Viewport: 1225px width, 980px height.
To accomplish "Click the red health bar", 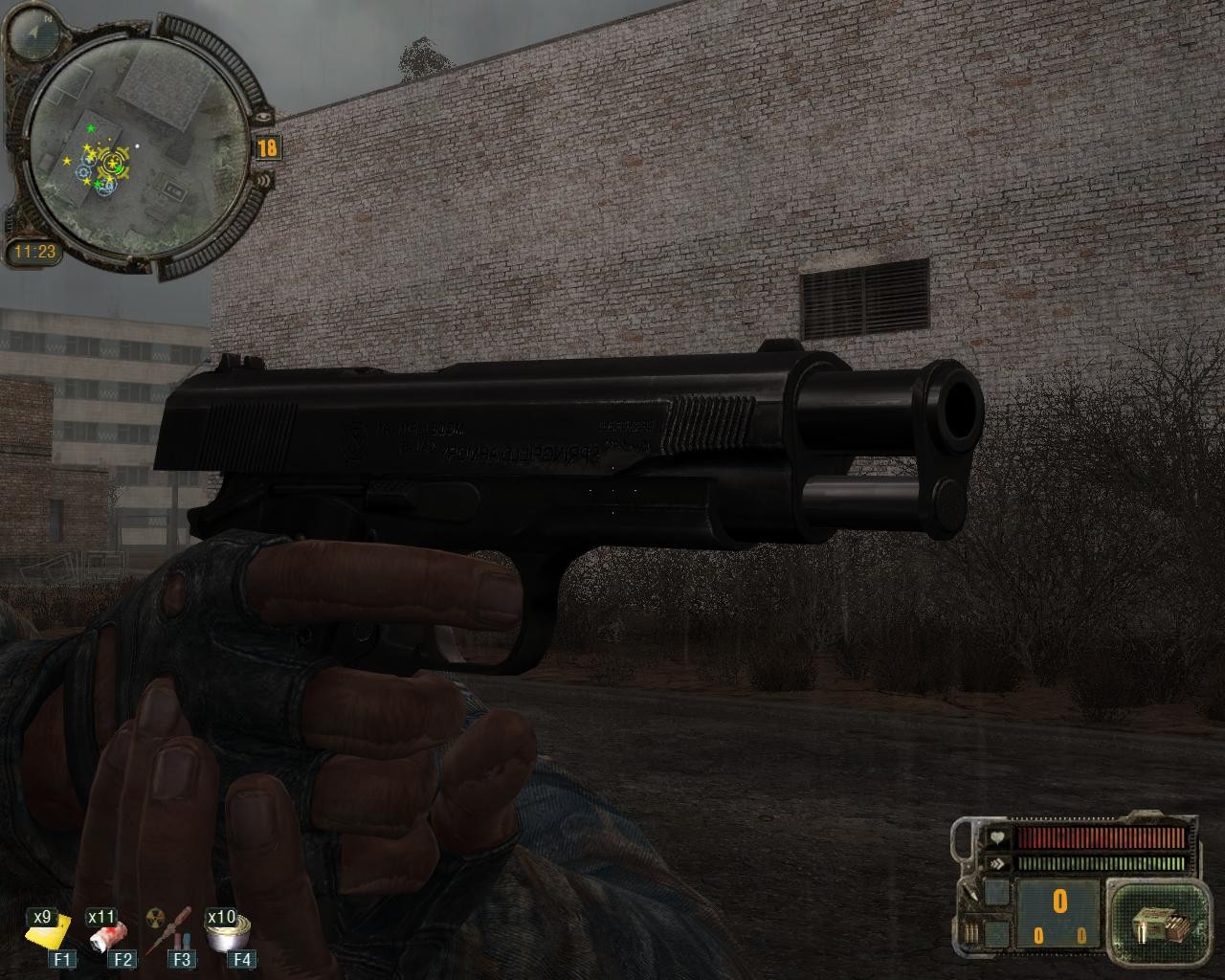I will 1101,839.
